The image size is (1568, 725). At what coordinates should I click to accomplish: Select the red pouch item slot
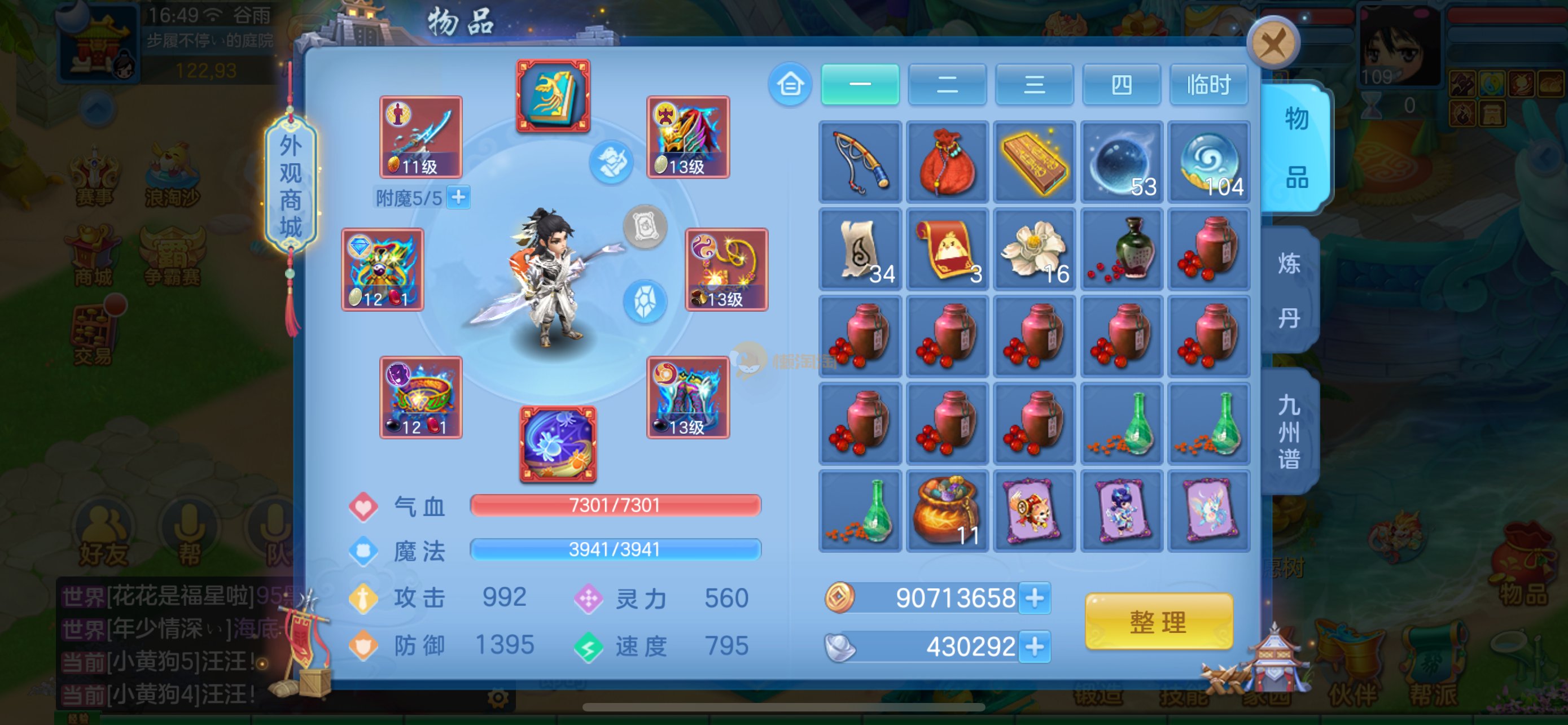[947, 162]
